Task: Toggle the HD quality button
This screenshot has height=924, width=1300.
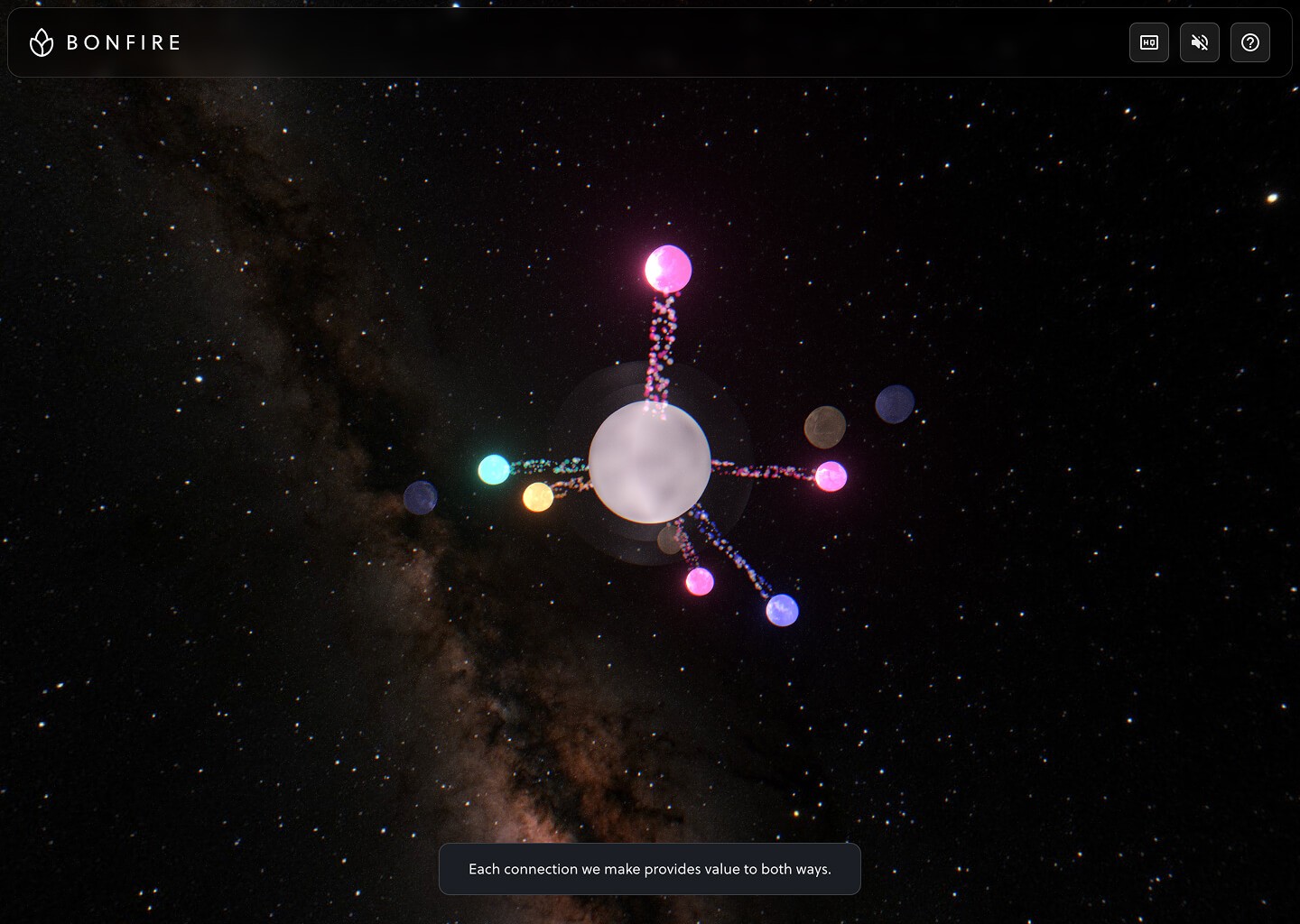Action: (1149, 42)
